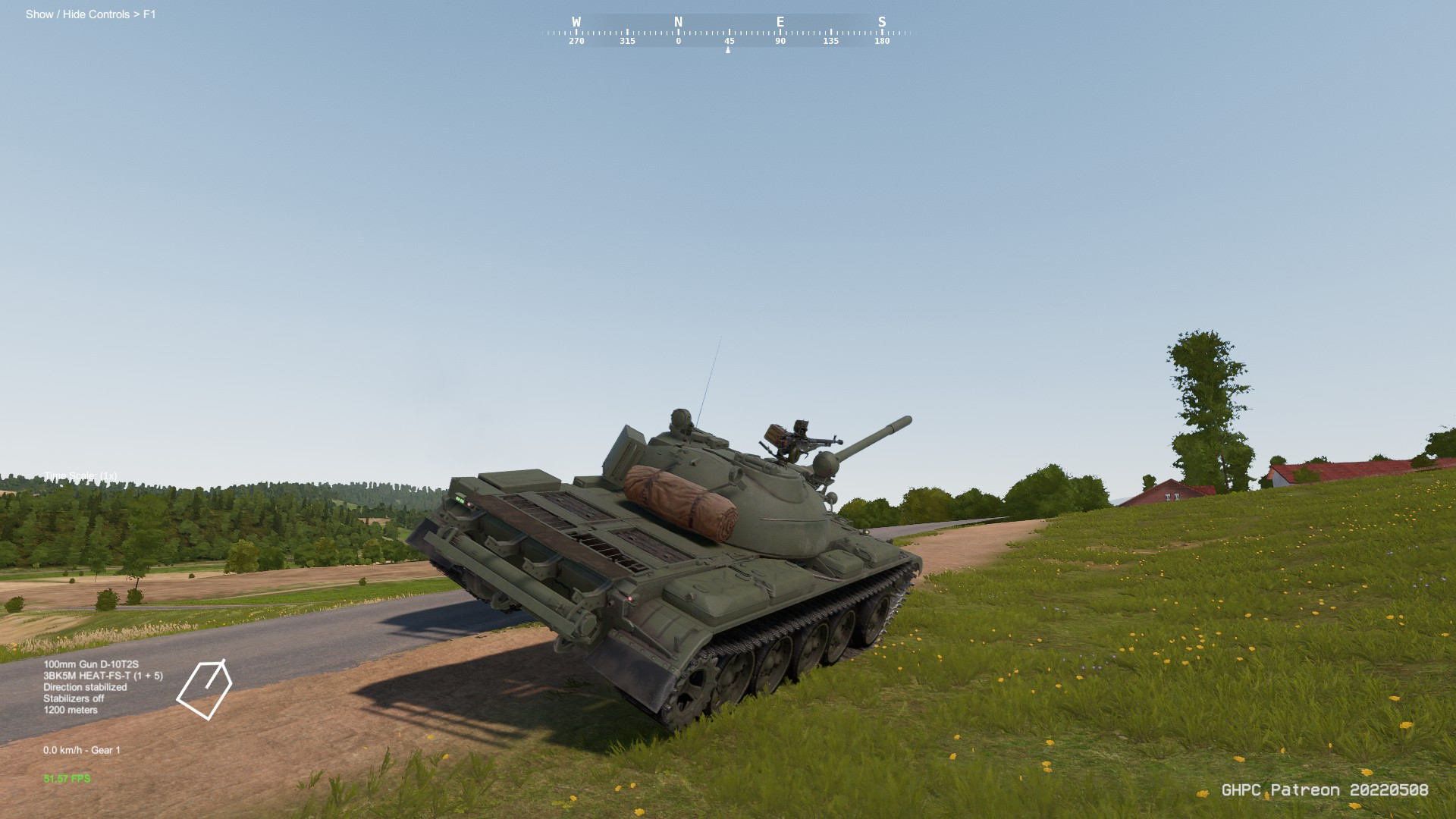
Task: Click the 315 mark on the compass slider
Action: coord(626,42)
